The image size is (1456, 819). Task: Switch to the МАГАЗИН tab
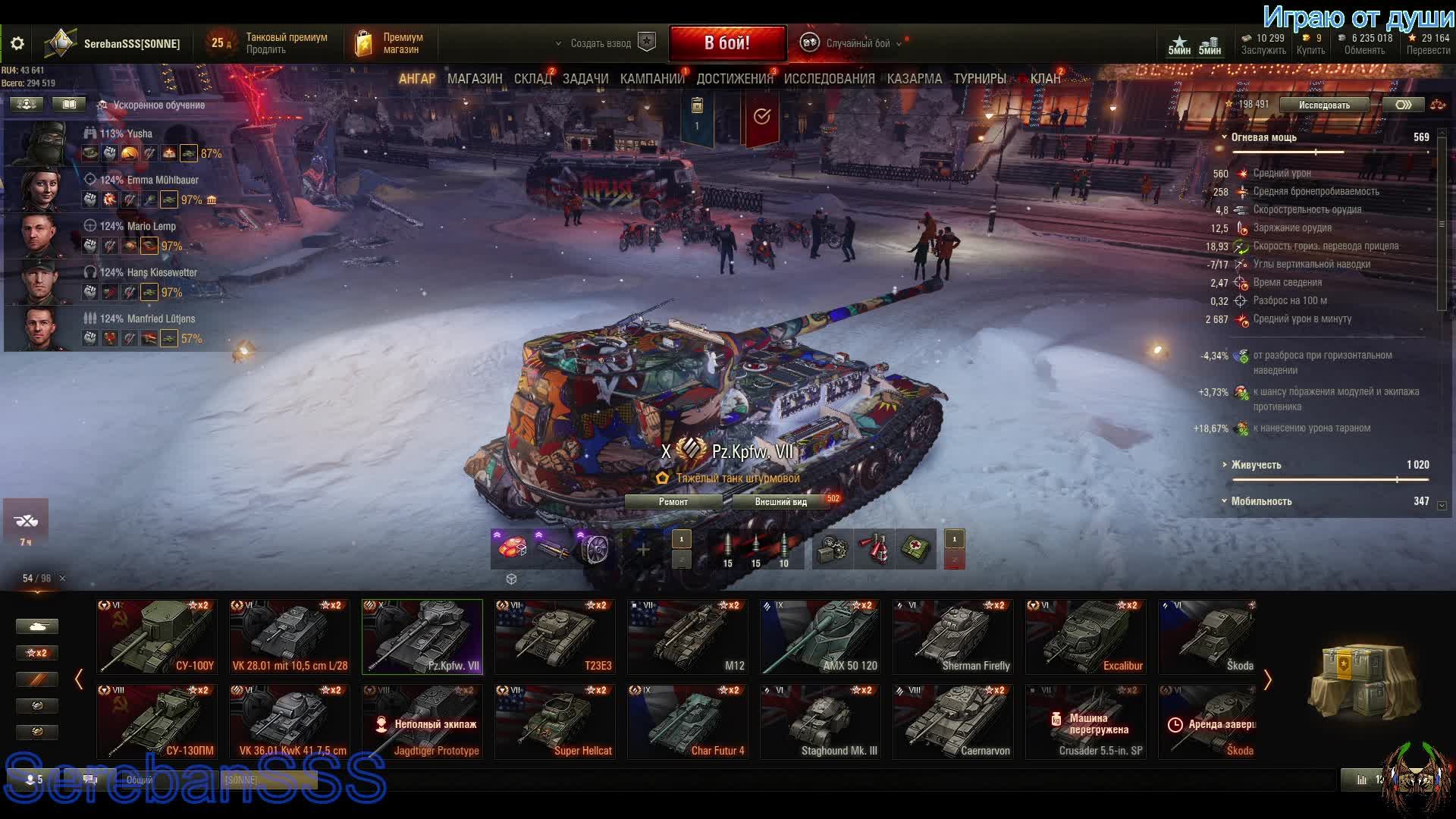point(475,79)
